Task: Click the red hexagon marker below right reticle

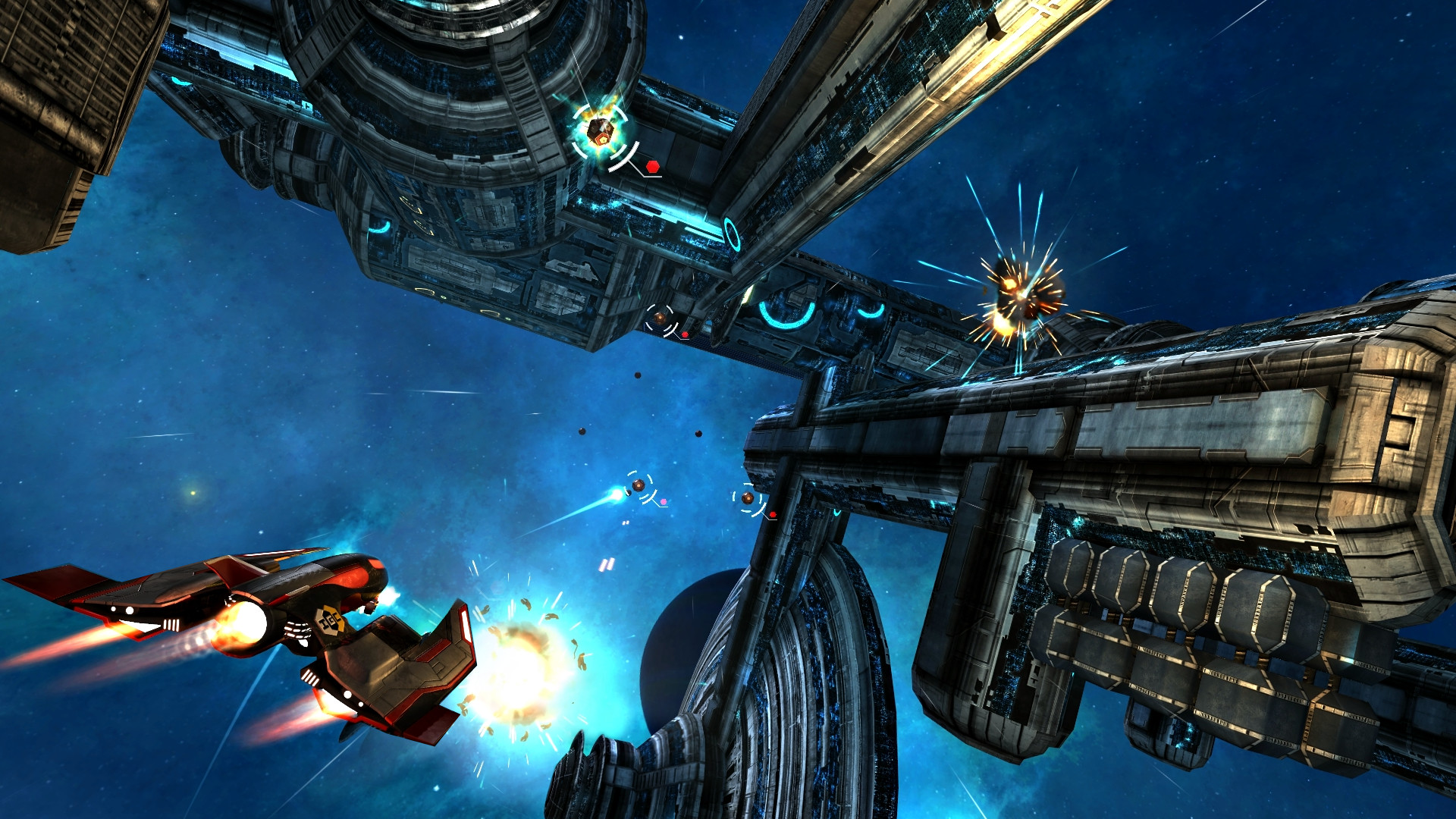Action: (x=773, y=514)
